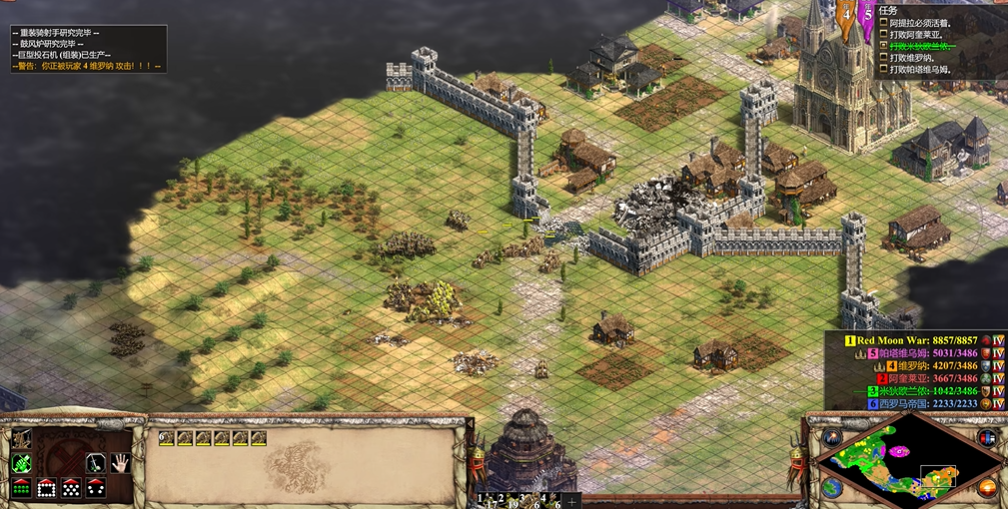This screenshot has width=1008, height=509.
Task: Click the Red Moon War score row
Action: click(x=913, y=341)
